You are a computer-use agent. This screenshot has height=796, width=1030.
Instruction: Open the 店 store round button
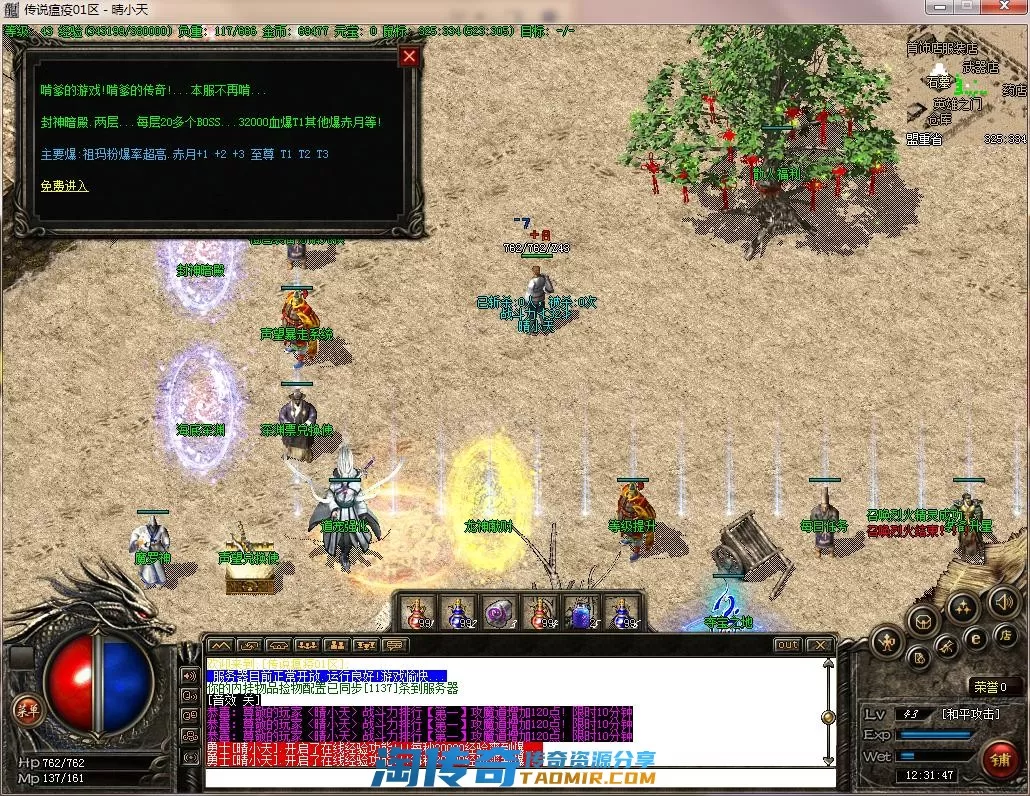[1004, 635]
